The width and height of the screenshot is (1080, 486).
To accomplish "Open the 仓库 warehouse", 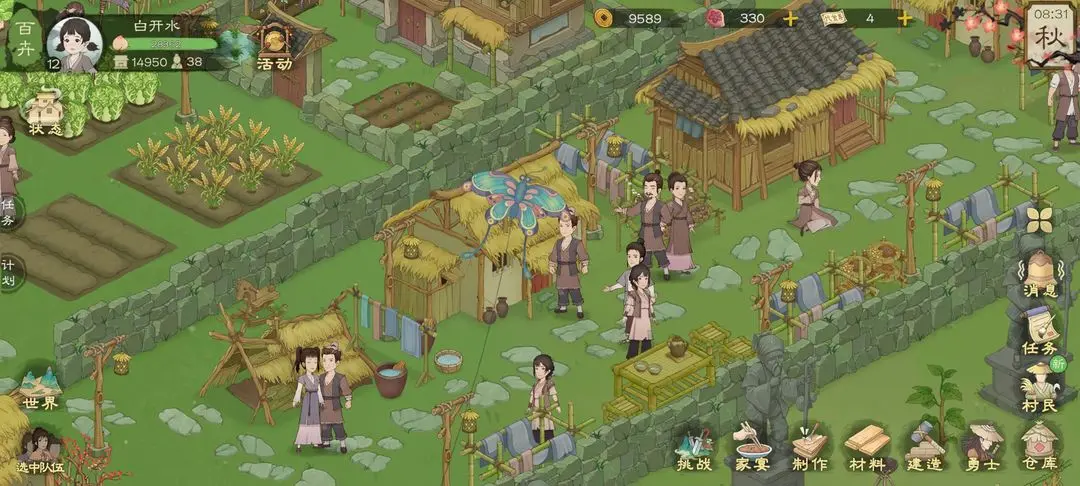I will (x=1040, y=447).
